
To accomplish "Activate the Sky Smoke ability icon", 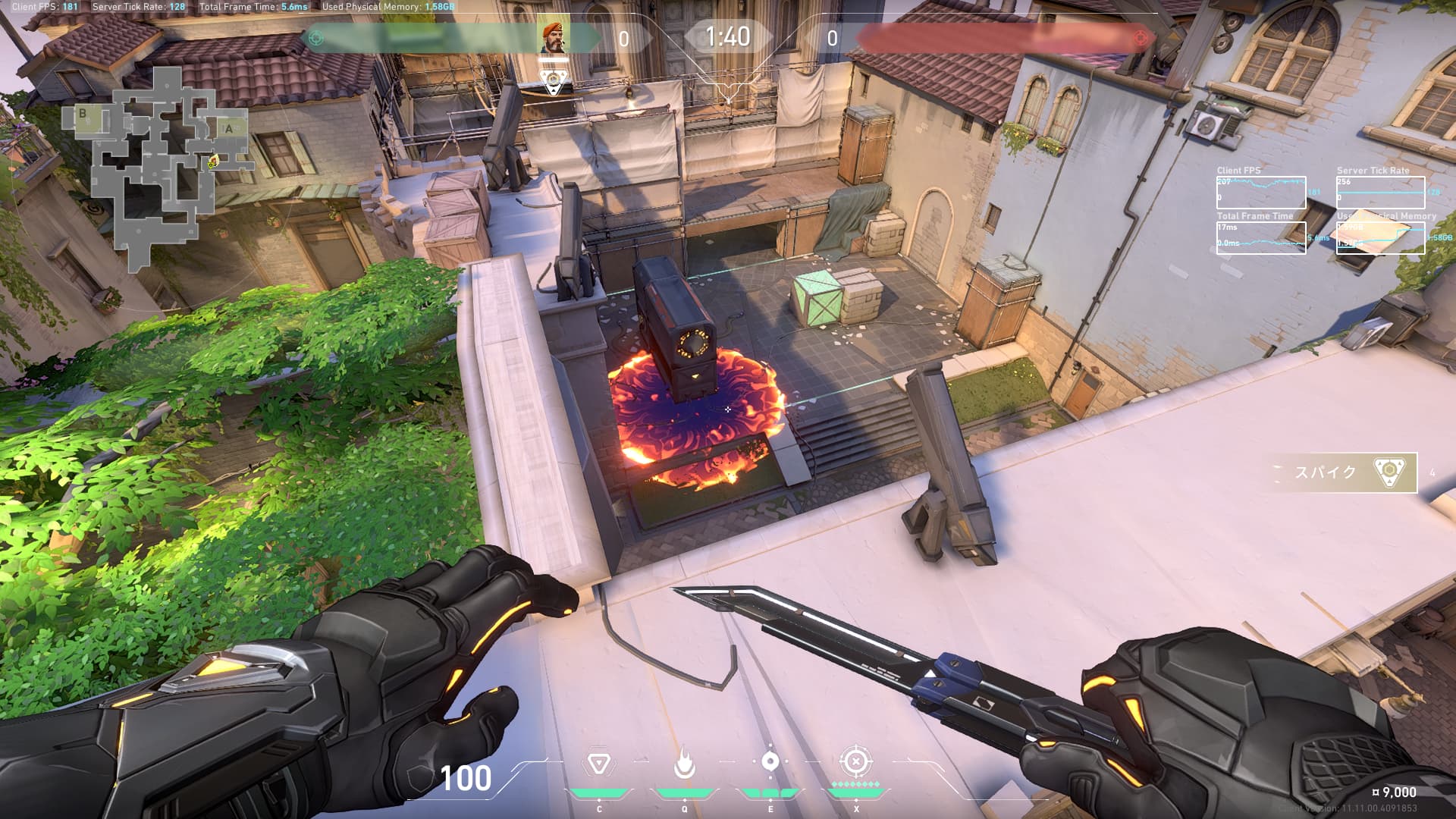I will 770,762.
